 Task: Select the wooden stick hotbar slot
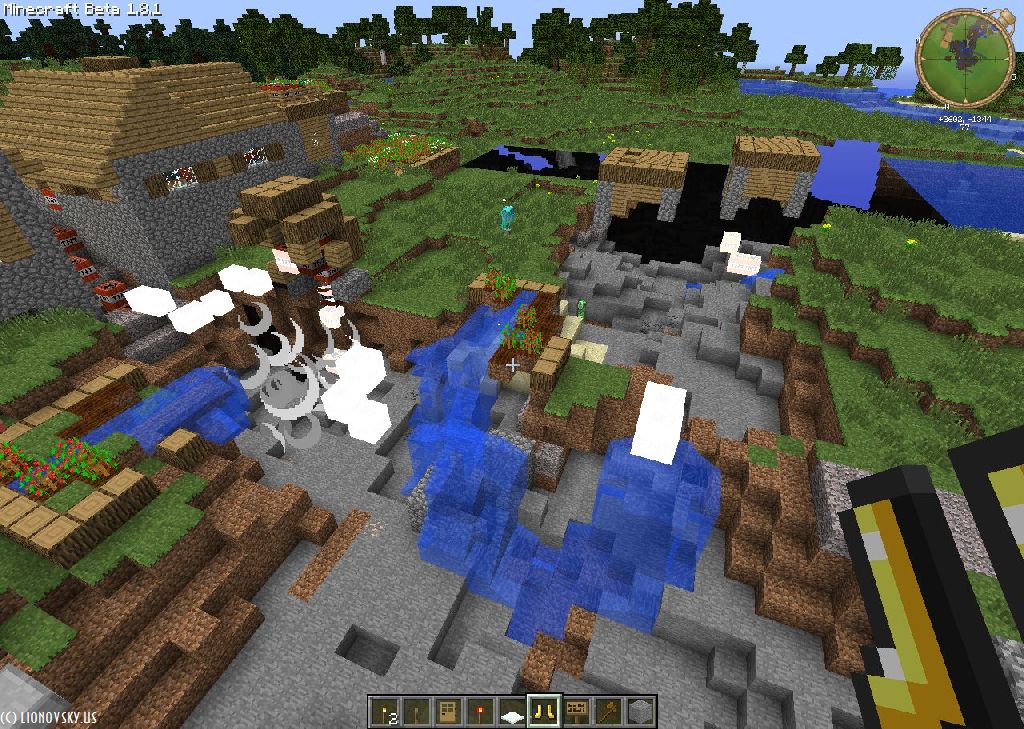(416, 711)
